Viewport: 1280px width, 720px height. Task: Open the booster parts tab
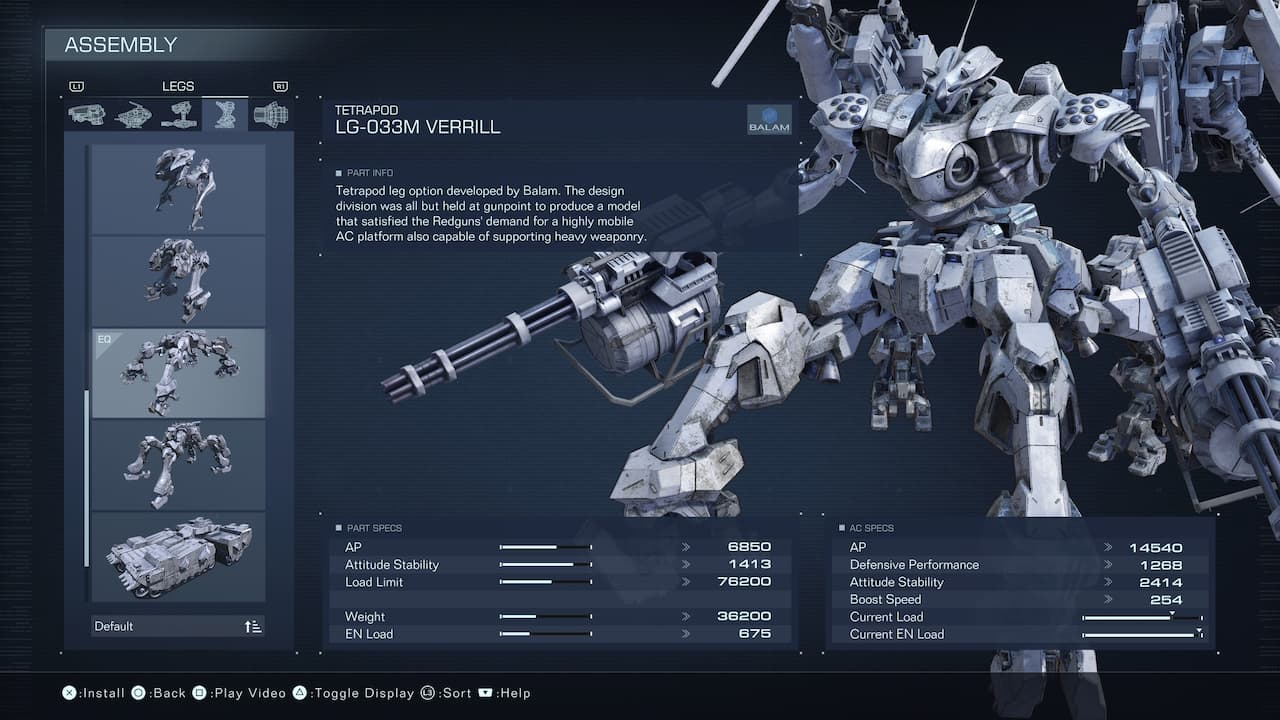click(271, 115)
